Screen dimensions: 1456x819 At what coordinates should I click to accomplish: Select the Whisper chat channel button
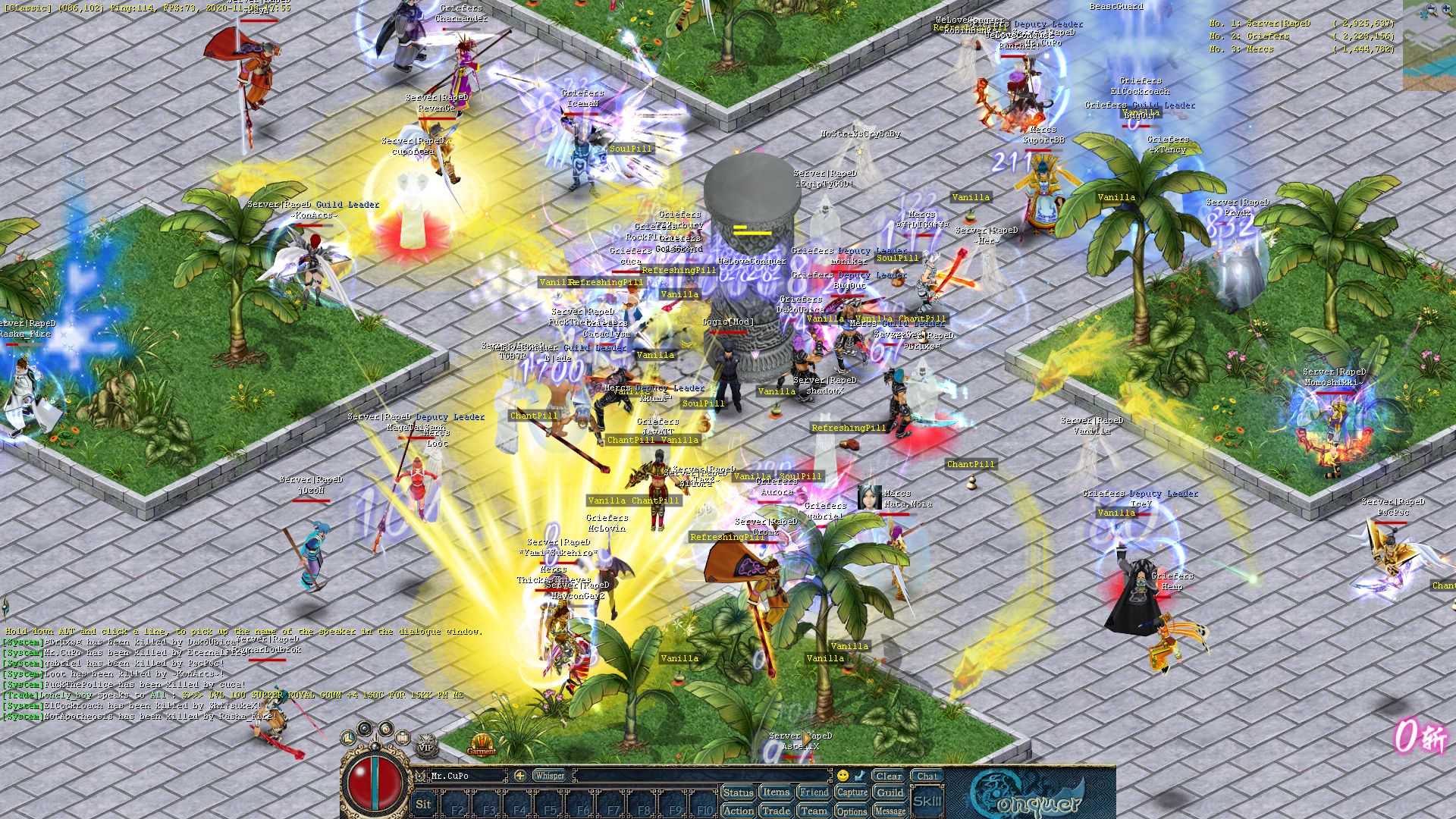[x=549, y=776]
